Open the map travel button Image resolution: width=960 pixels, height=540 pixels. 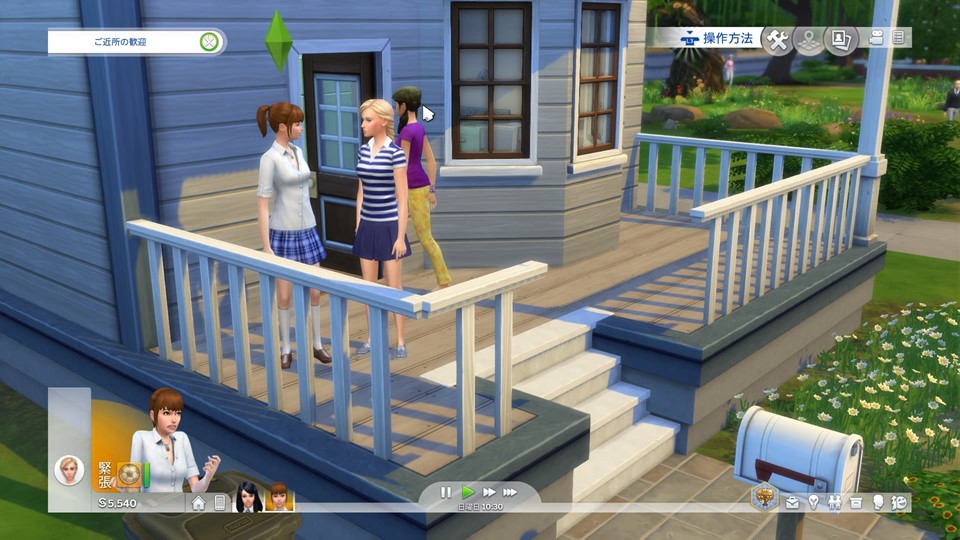(808, 39)
